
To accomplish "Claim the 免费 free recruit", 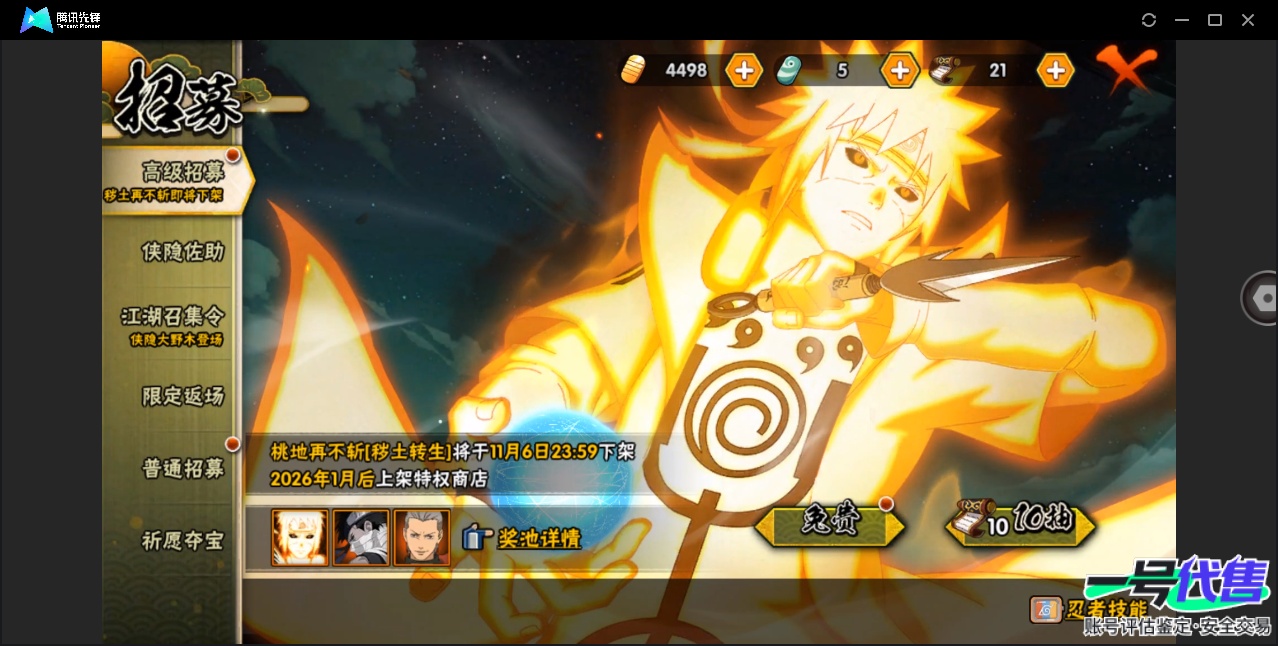I will tap(830, 523).
